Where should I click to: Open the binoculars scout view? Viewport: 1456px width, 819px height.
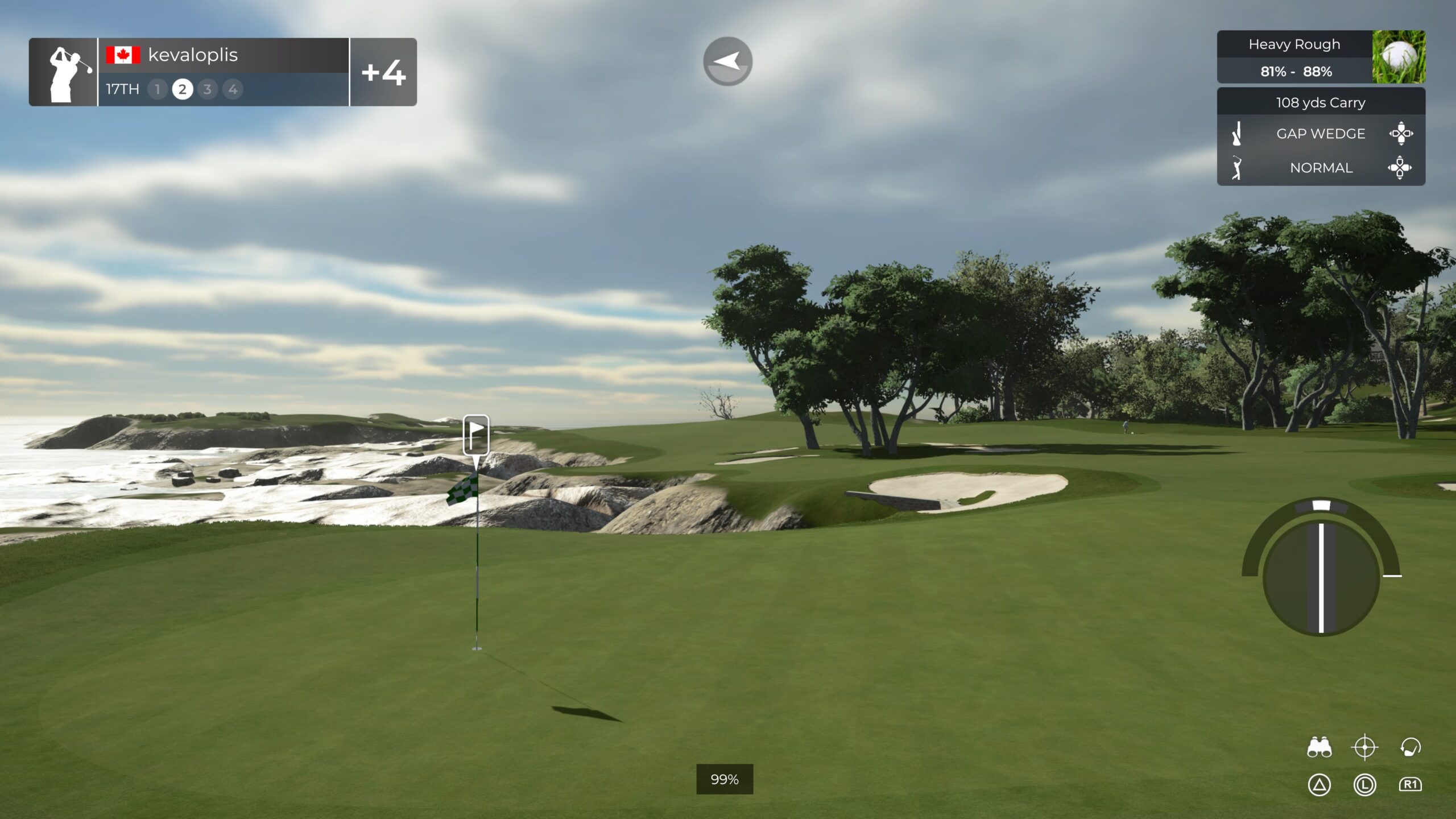coord(1319,747)
